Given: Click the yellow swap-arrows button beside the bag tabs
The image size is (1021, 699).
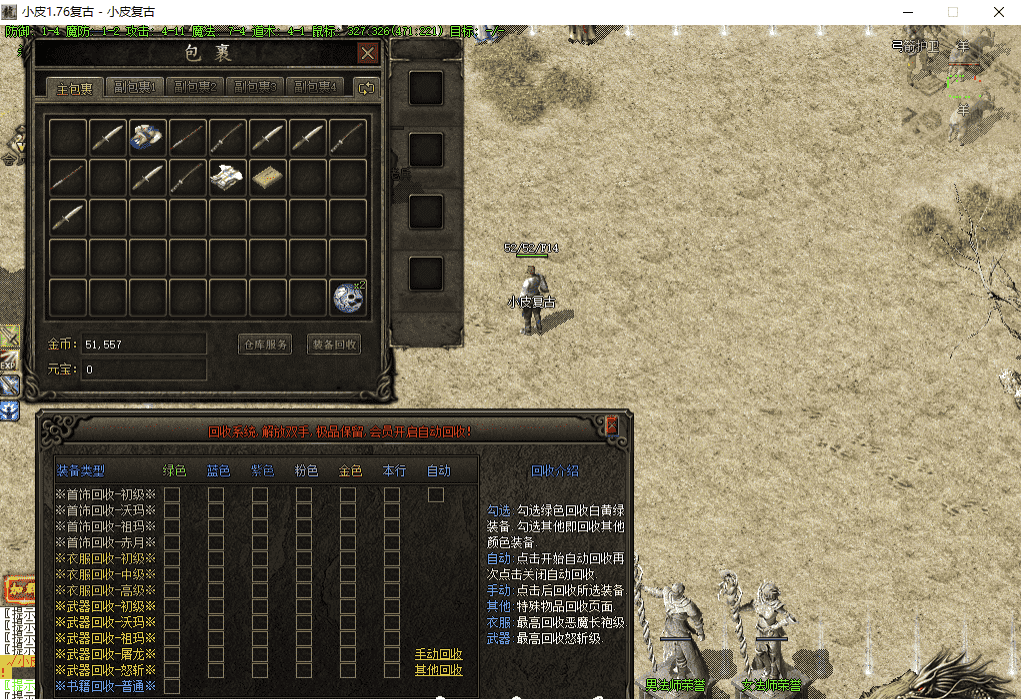Looking at the screenshot, I should (366, 88).
